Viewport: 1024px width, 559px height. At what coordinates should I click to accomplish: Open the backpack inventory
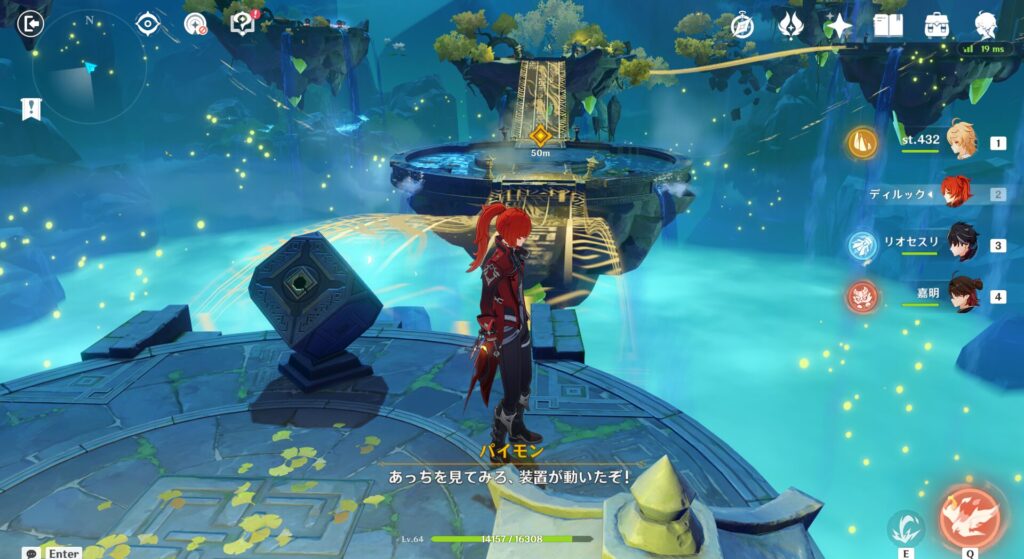point(937,26)
